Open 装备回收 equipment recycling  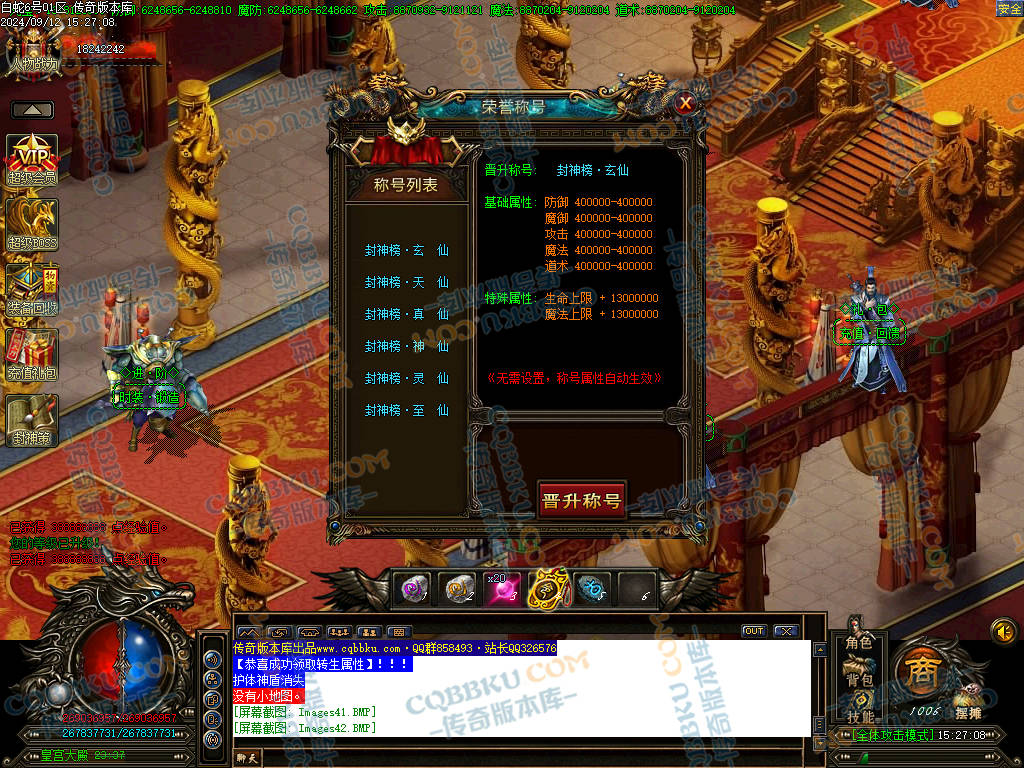tap(32, 289)
